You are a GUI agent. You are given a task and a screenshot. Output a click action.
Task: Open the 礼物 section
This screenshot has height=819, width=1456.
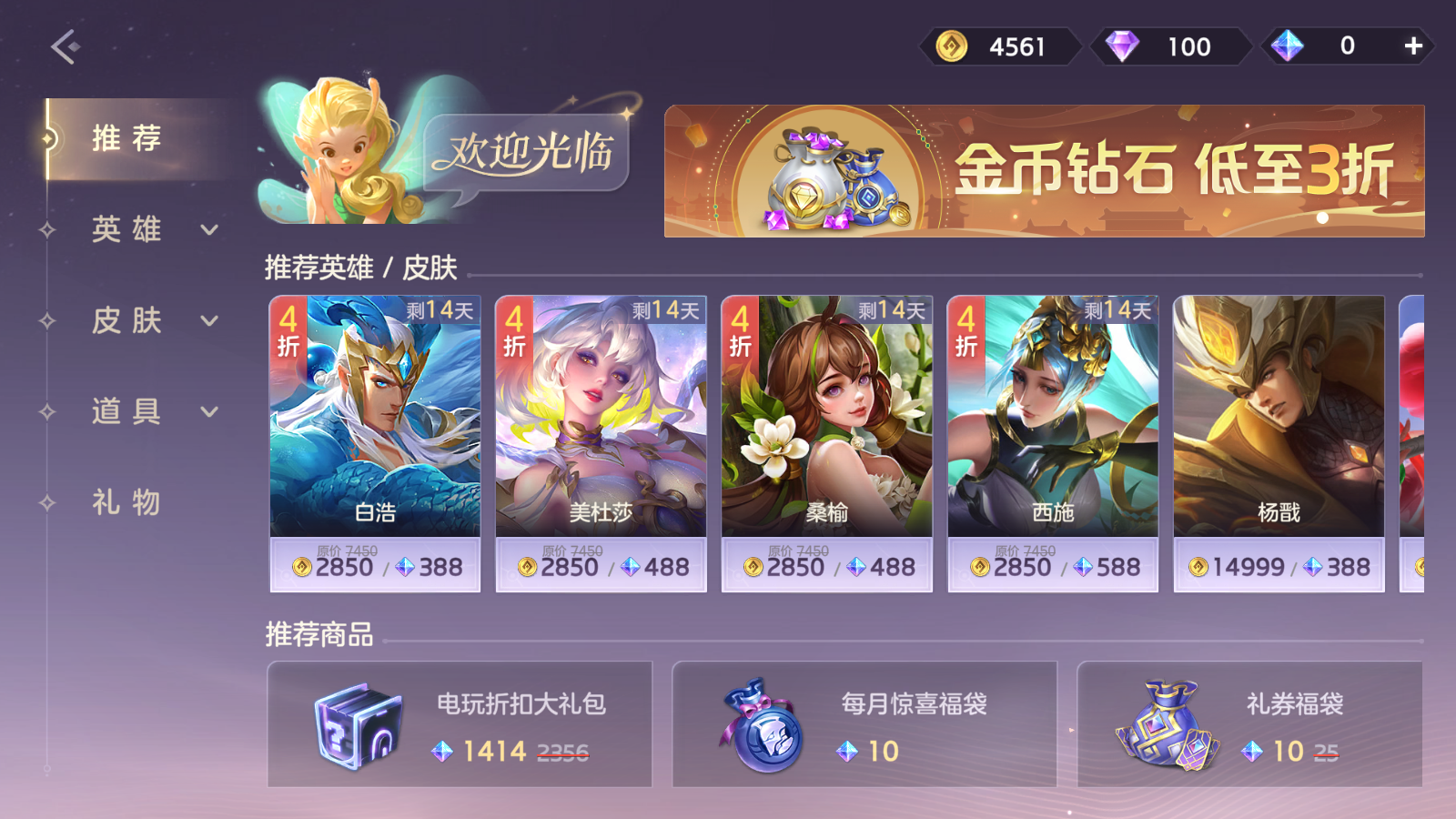(125, 502)
